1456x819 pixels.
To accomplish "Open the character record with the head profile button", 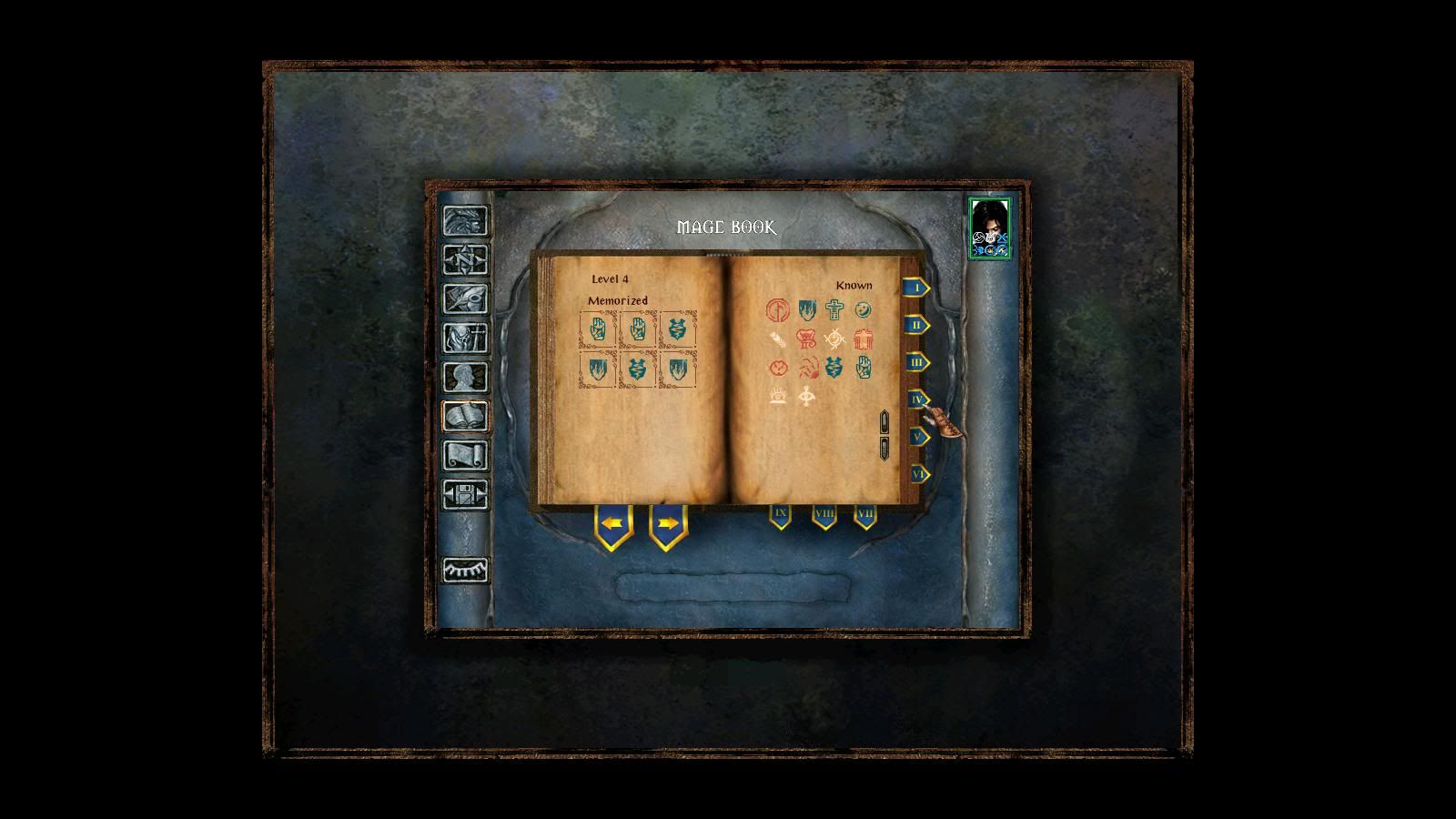I will point(465,378).
